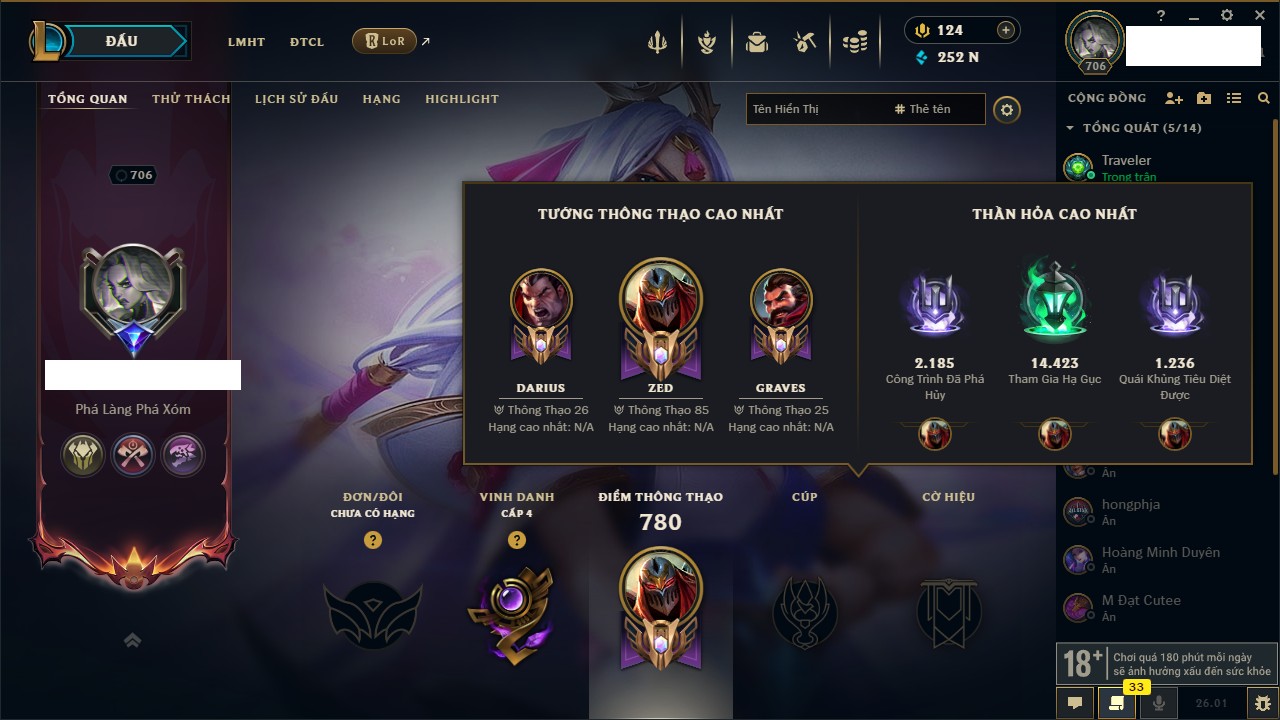1280x720 pixels.
Task: Open the LMHT section
Action: click(246, 42)
